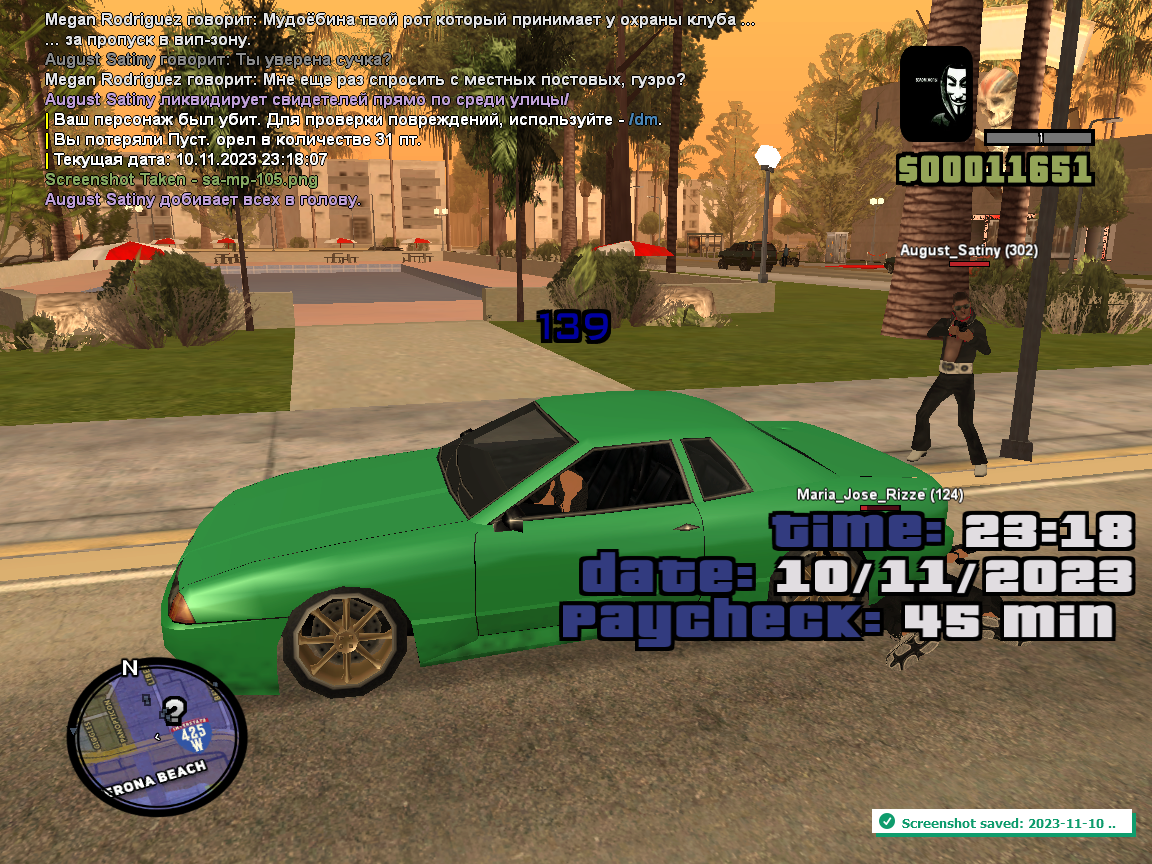Click the Anonymous mask weapon icon
Image resolution: width=1152 pixels, height=864 pixels.
(x=936, y=93)
